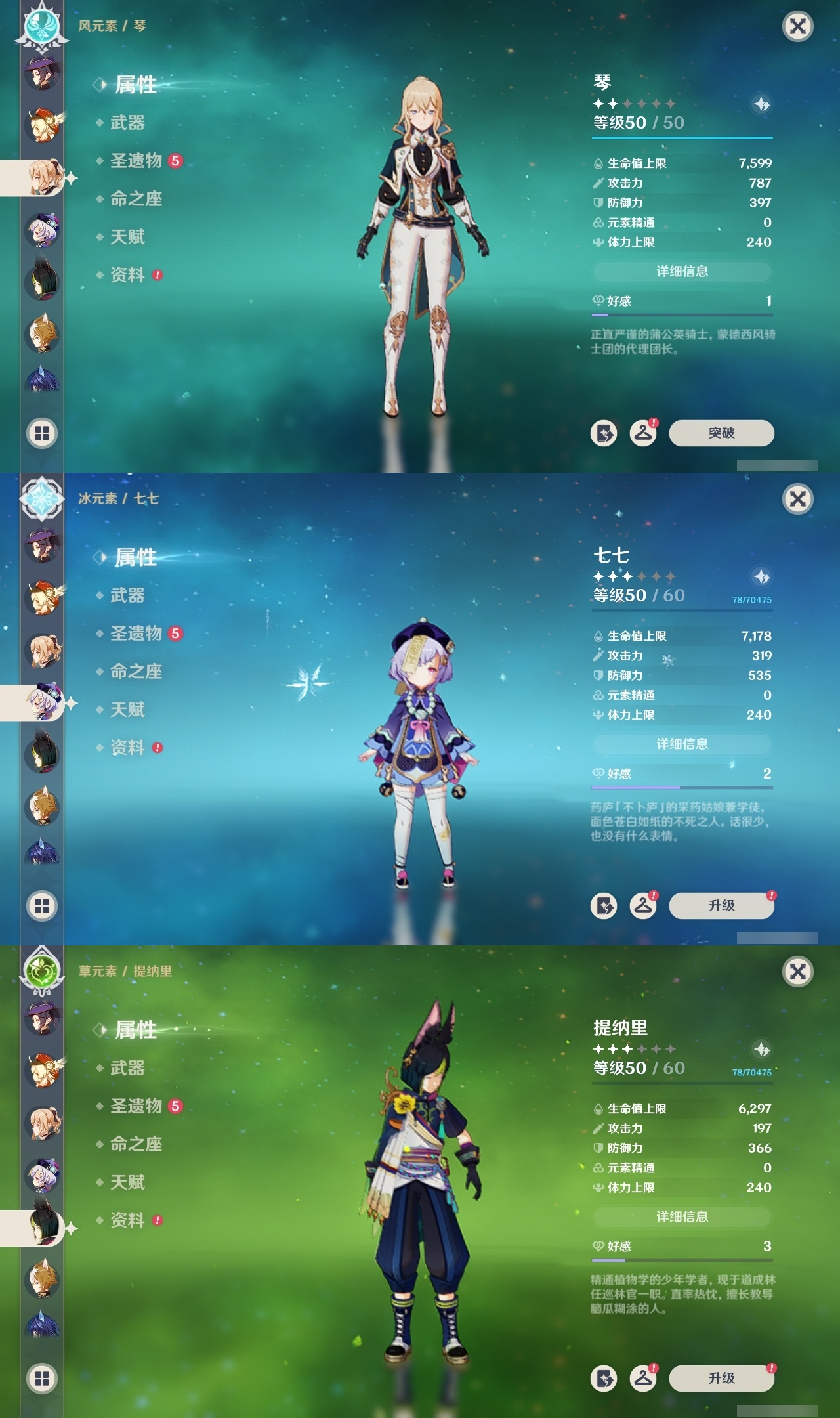The width and height of the screenshot is (840, 1418).
Task: Open the 天赋 tab on Tighnari's panel
Action: click(129, 1182)
